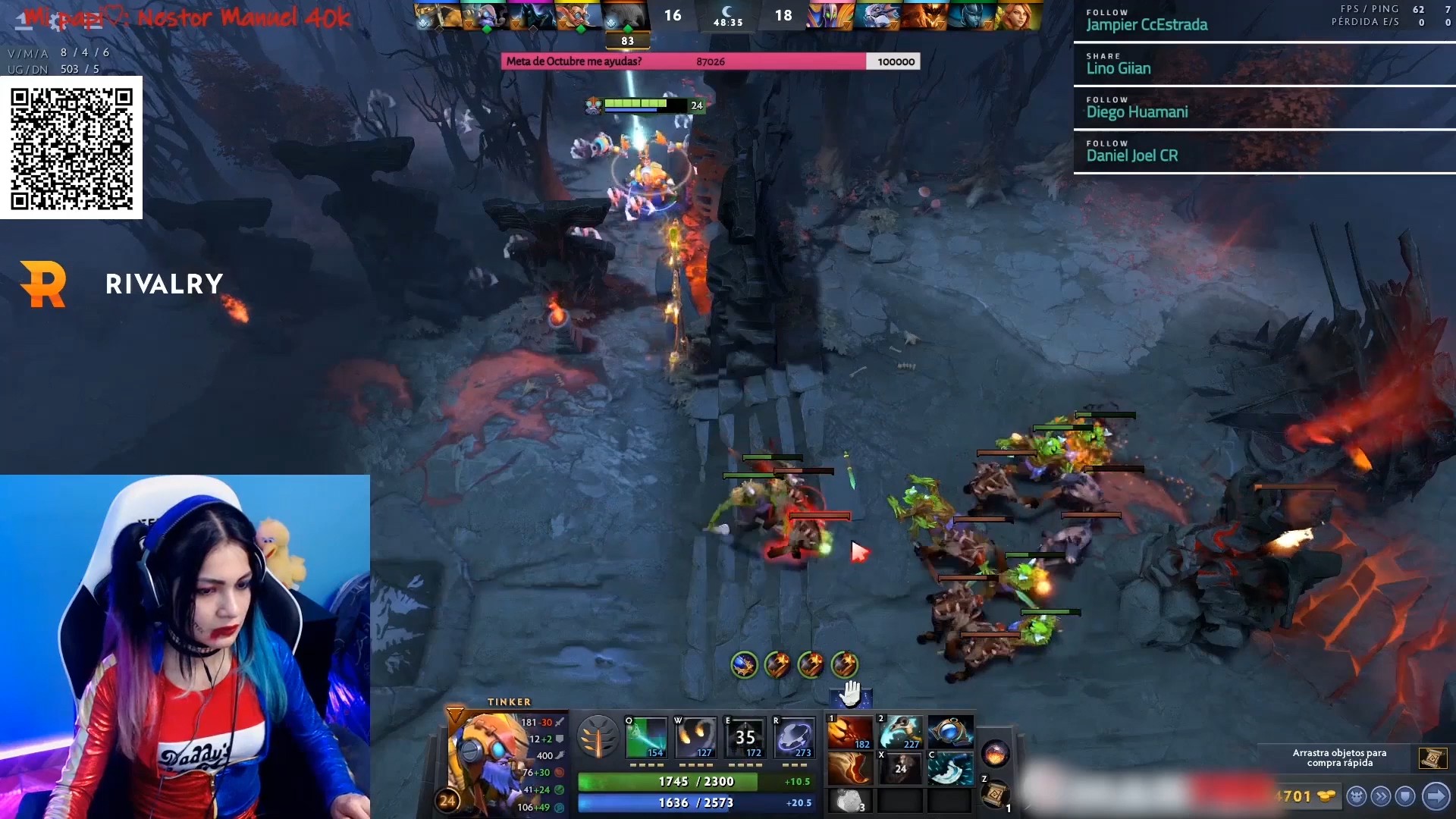The image size is (1456, 819).
Task: Select the backpack stone item with 3 charges
Action: click(x=850, y=801)
